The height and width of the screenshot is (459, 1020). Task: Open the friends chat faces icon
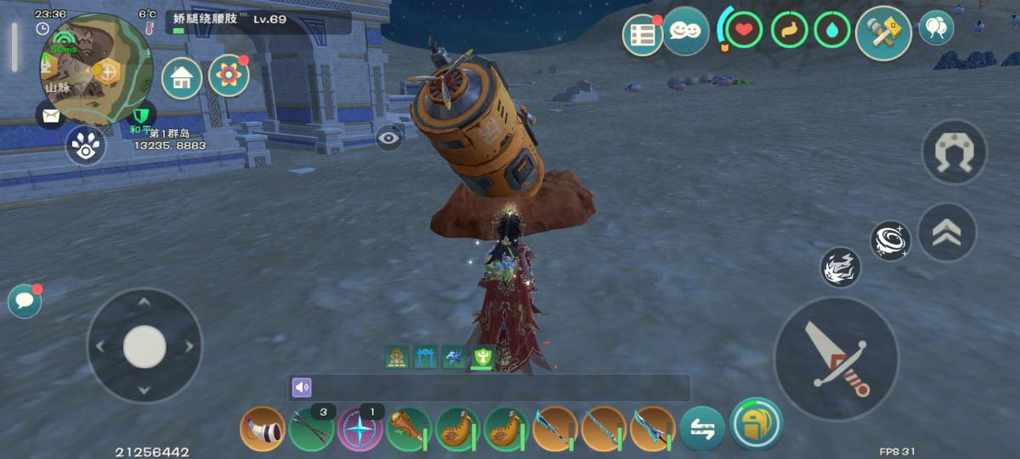[x=686, y=31]
